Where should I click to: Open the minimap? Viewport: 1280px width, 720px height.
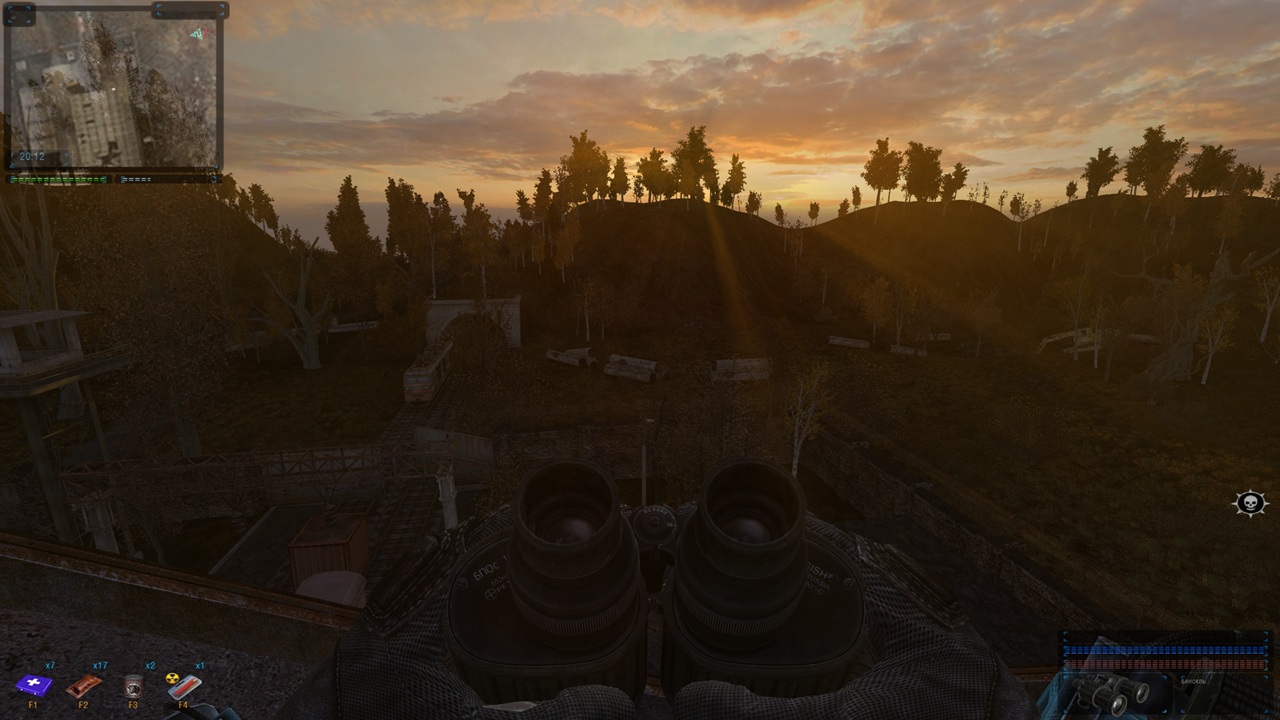coord(114,90)
